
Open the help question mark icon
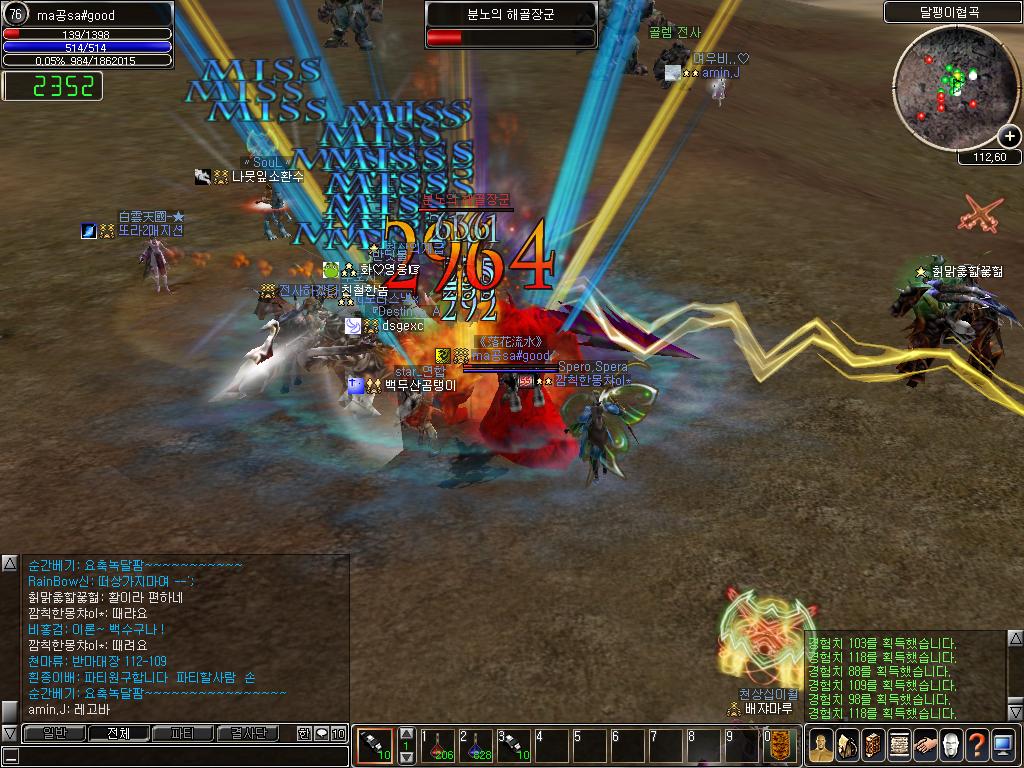[x=977, y=746]
